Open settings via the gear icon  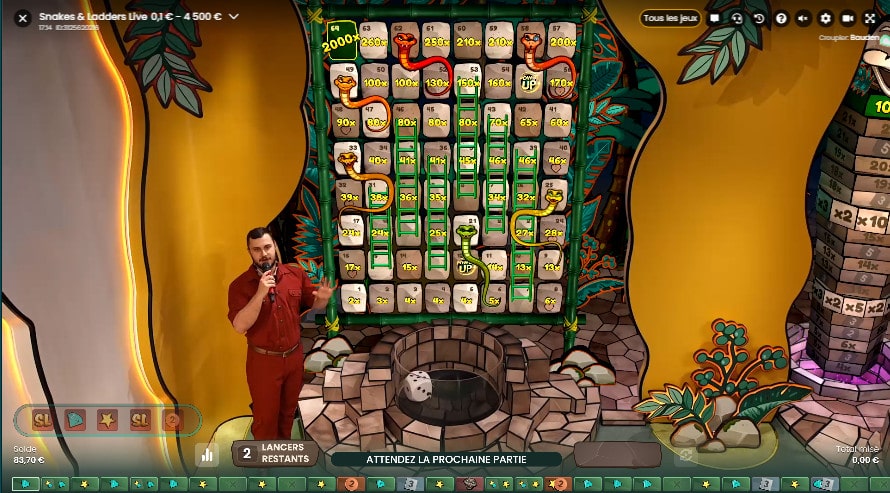click(825, 18)
